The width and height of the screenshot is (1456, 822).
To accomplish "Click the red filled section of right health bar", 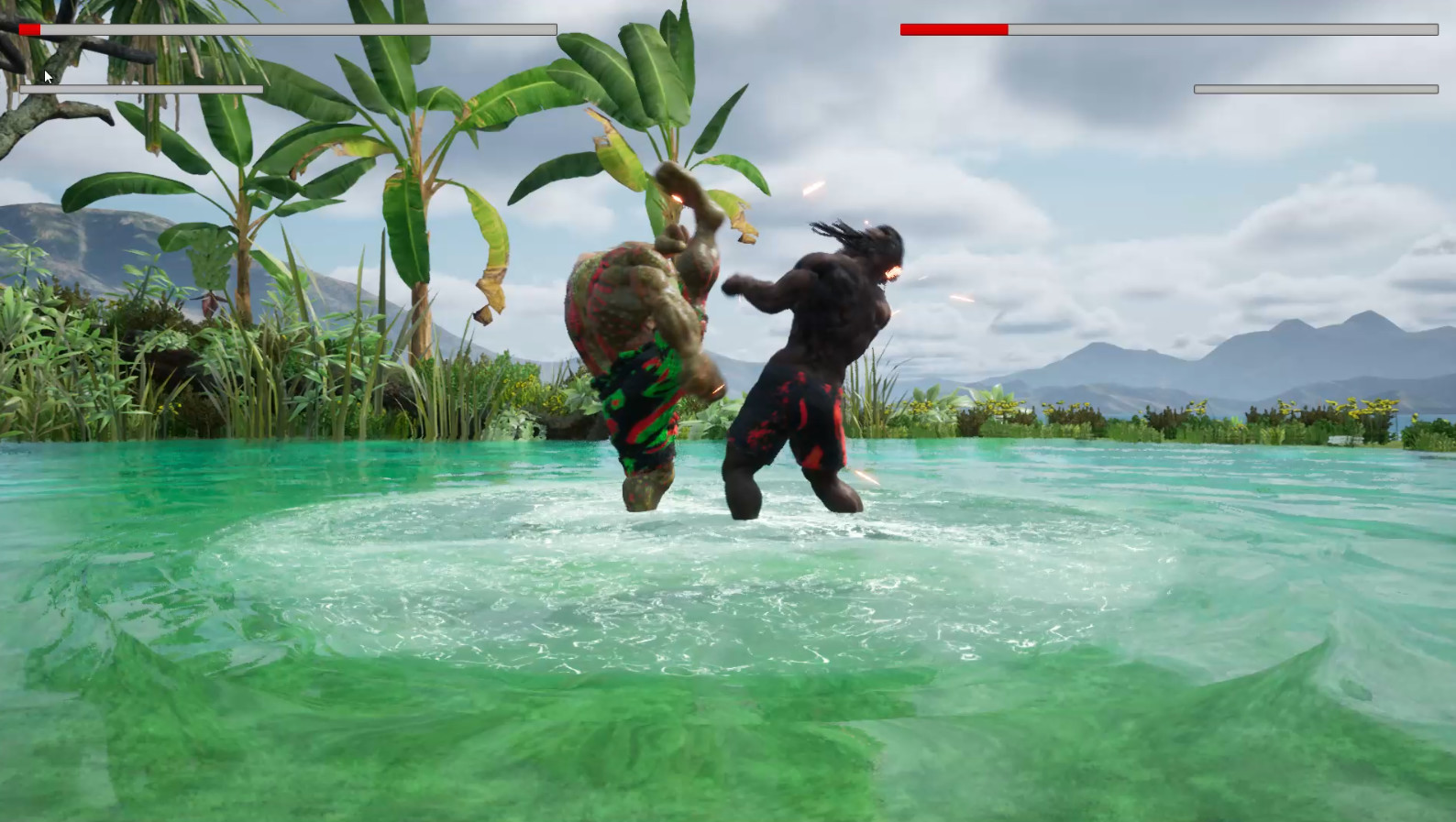I will 954,28.
